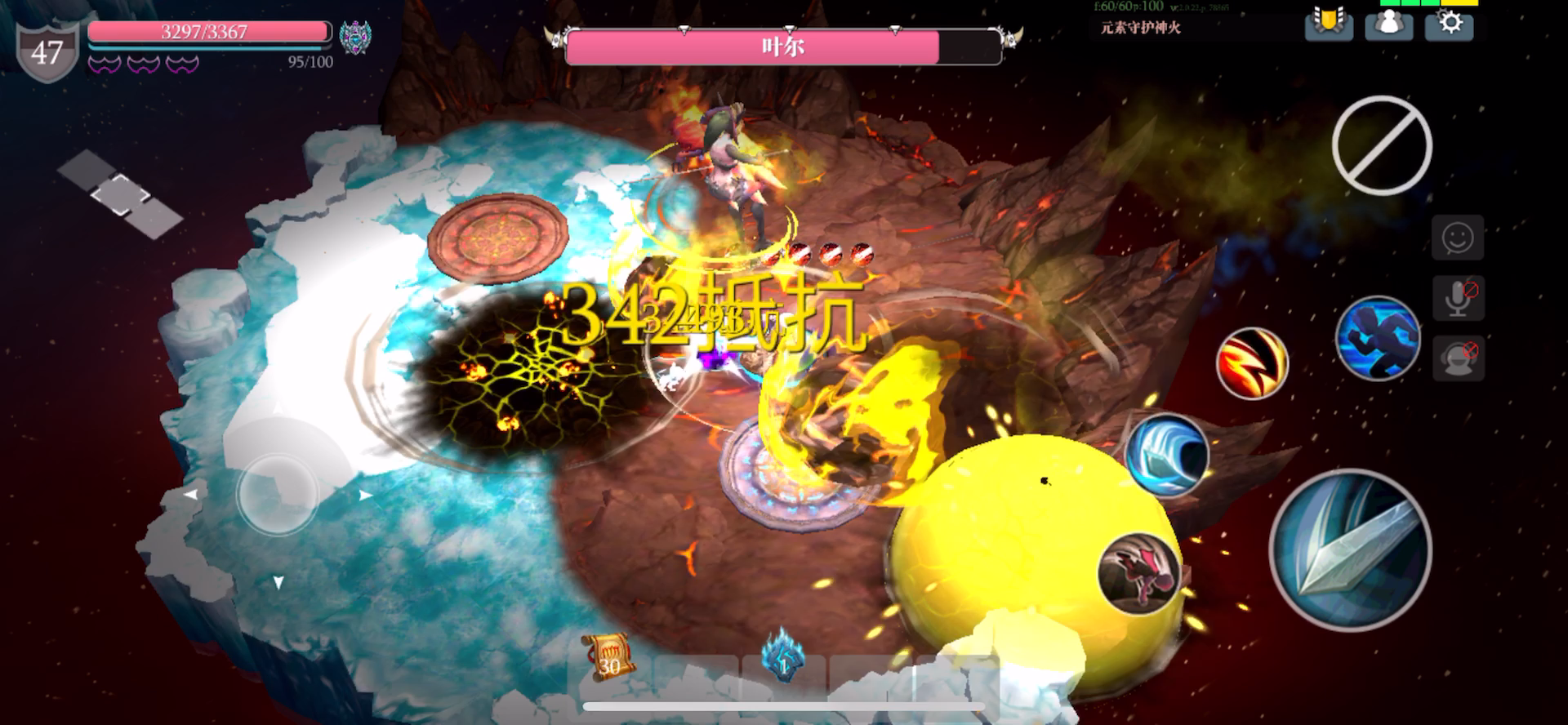Open the smiley emote menu

(1458, 238)
